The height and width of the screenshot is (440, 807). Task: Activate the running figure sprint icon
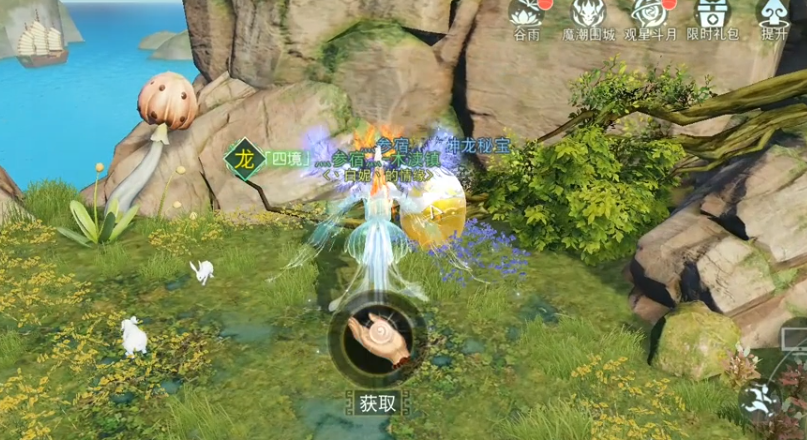(759, 399)
